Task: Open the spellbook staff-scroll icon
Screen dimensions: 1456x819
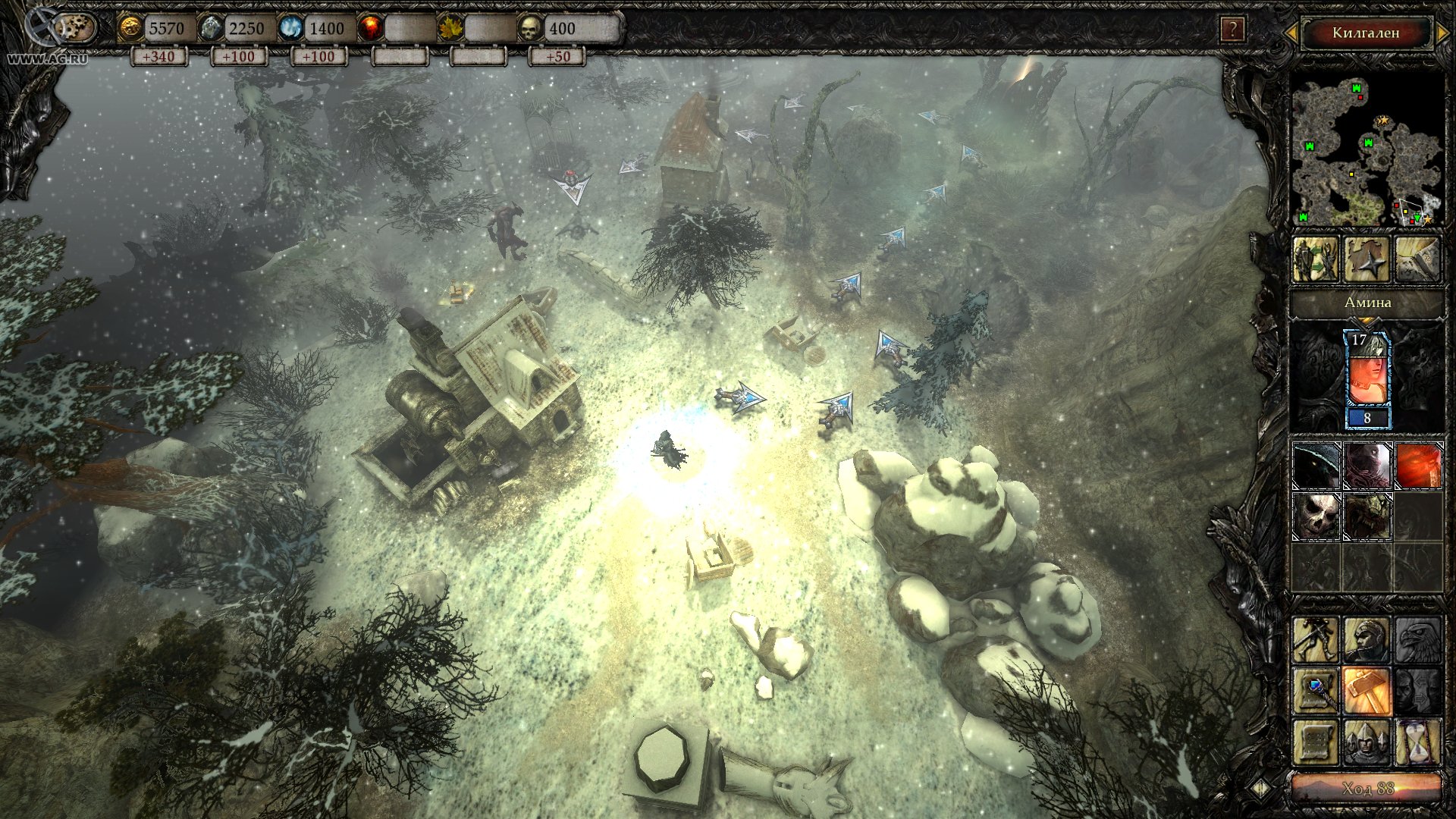Action: (x=1315, y=692)
